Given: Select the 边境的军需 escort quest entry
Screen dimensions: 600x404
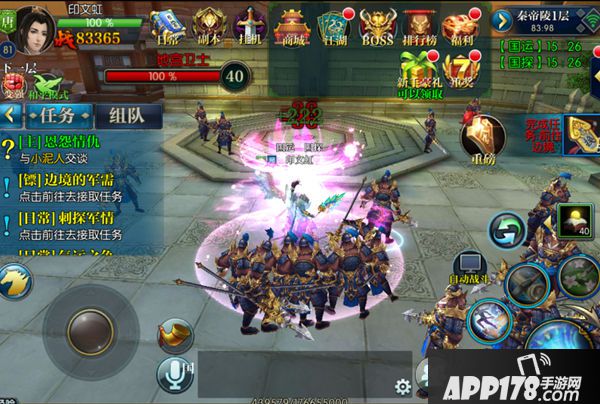Looking at the screenshot, I should [72, 186].
